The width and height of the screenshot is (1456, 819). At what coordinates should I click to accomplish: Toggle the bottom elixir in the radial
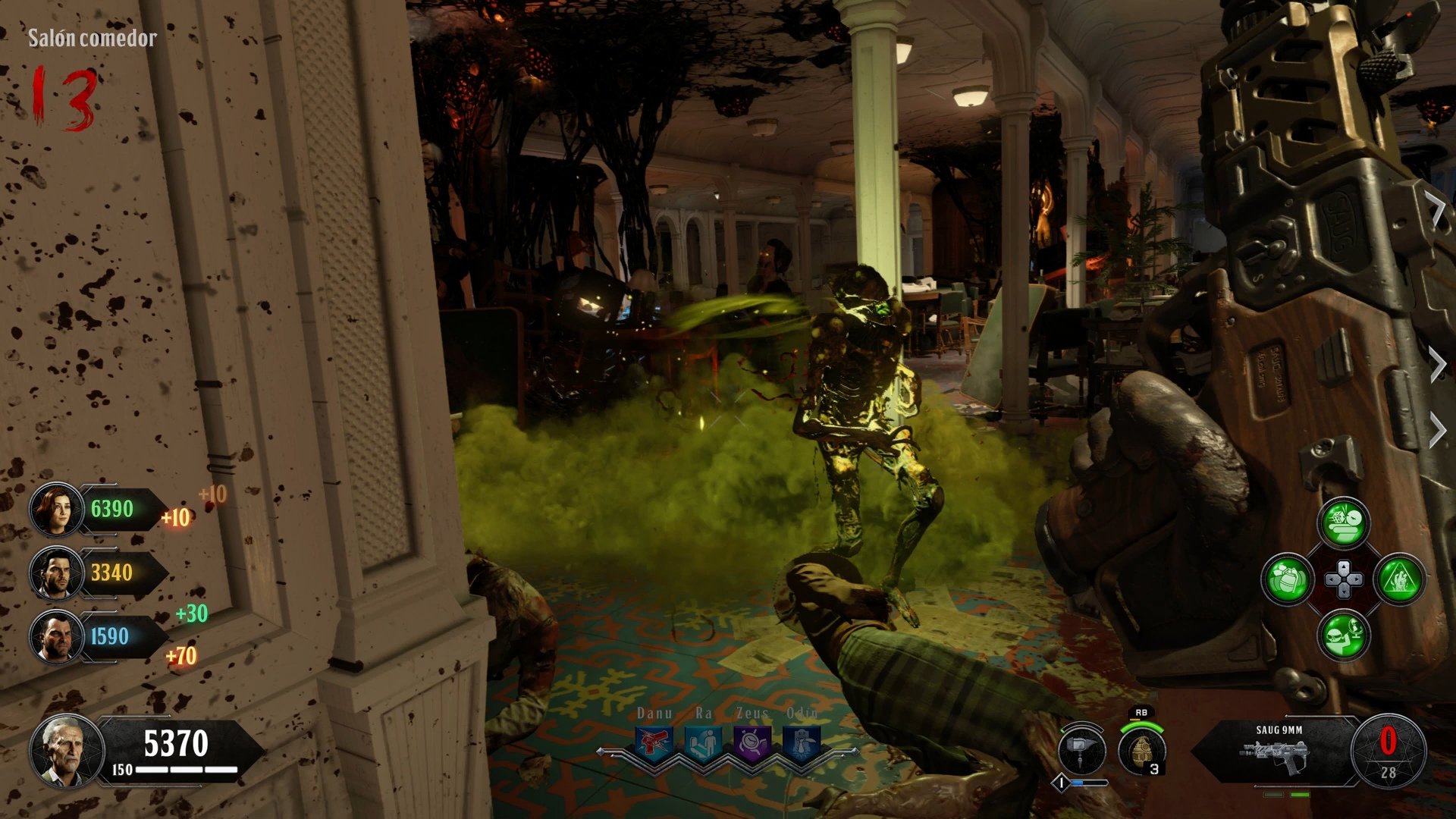[x=1342, y=635]
